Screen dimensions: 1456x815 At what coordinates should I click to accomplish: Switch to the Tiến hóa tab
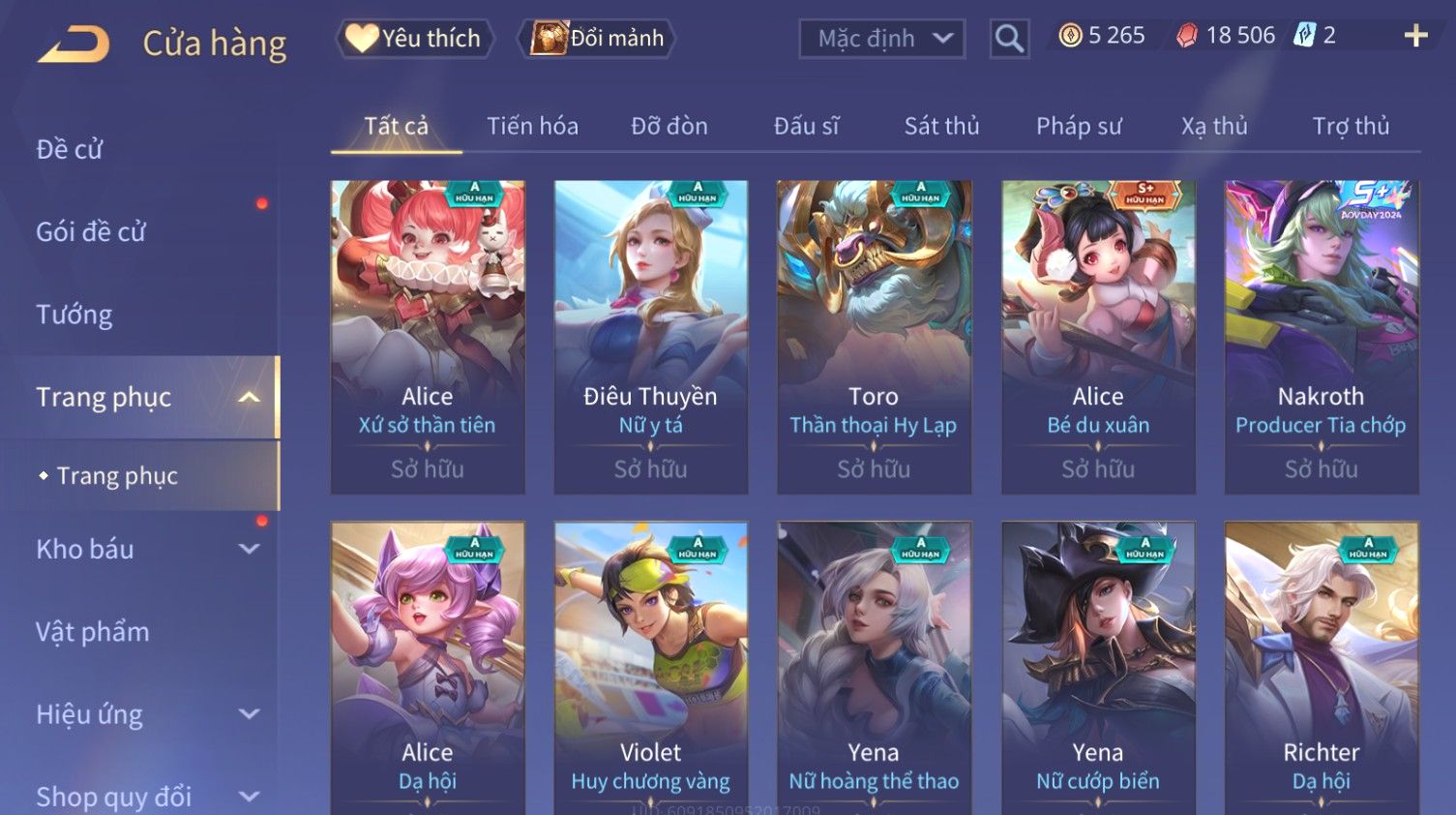[x=532, y=126]
